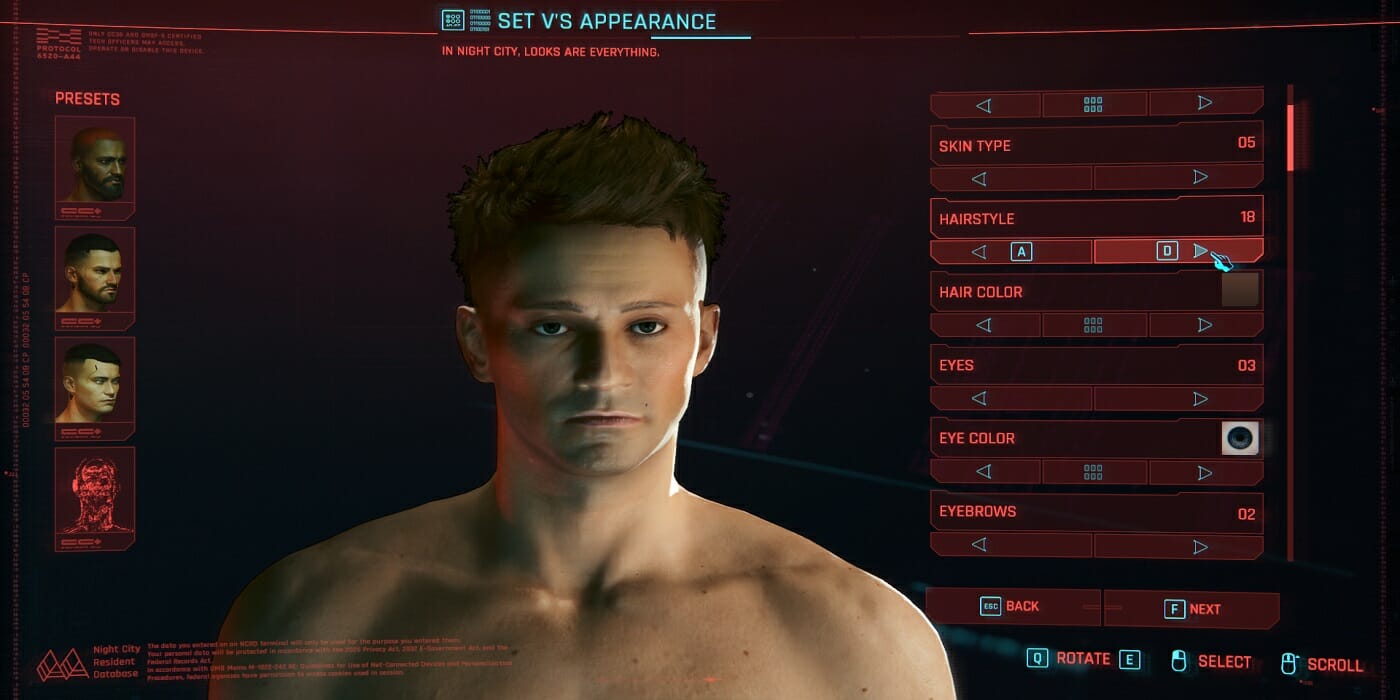The image size is (1400, 700).
Task: Go to previous skin type
Action: (x=1011, y=178)
